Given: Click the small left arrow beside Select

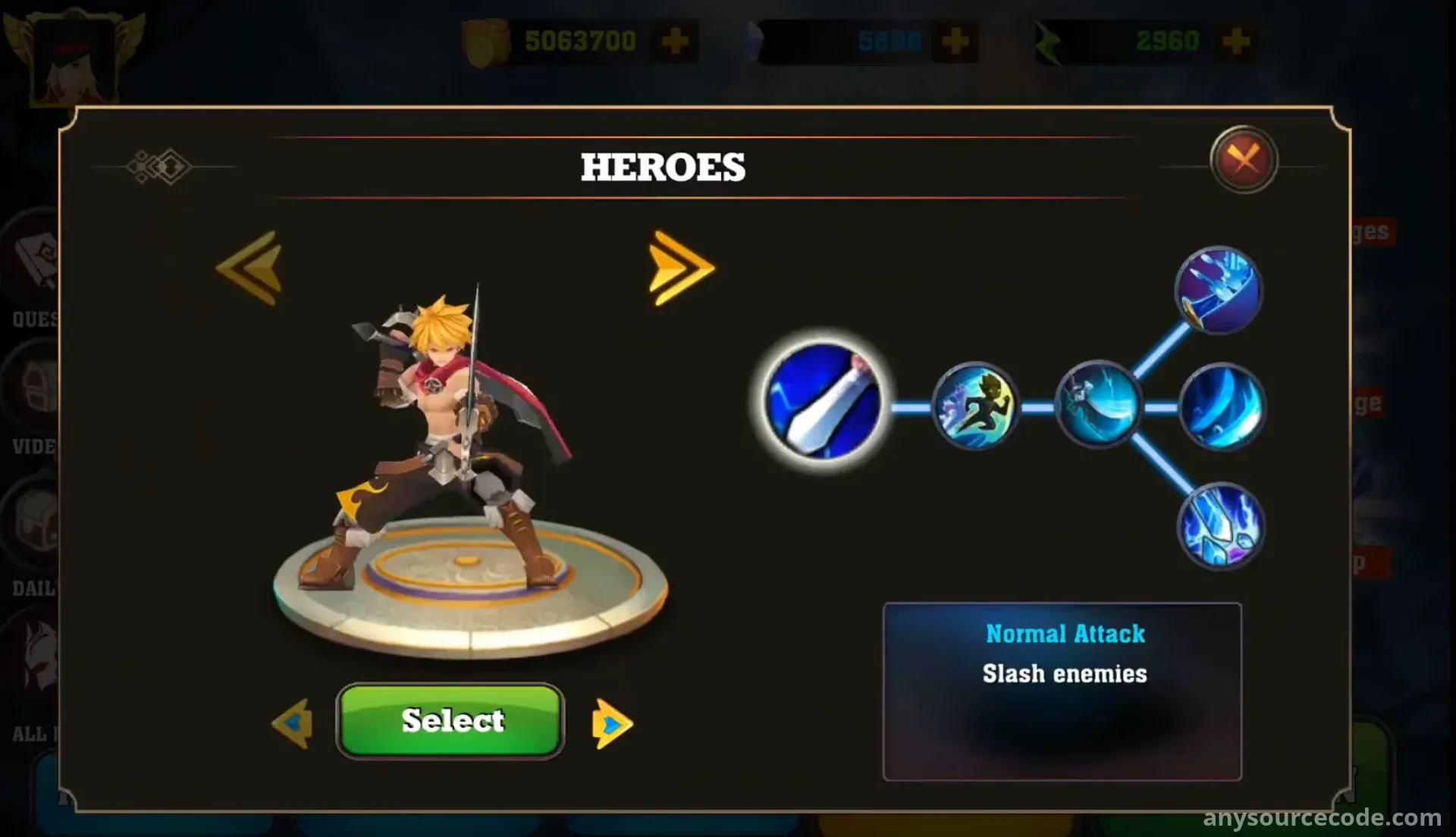Looking at the screenshot, I should 293,723.
